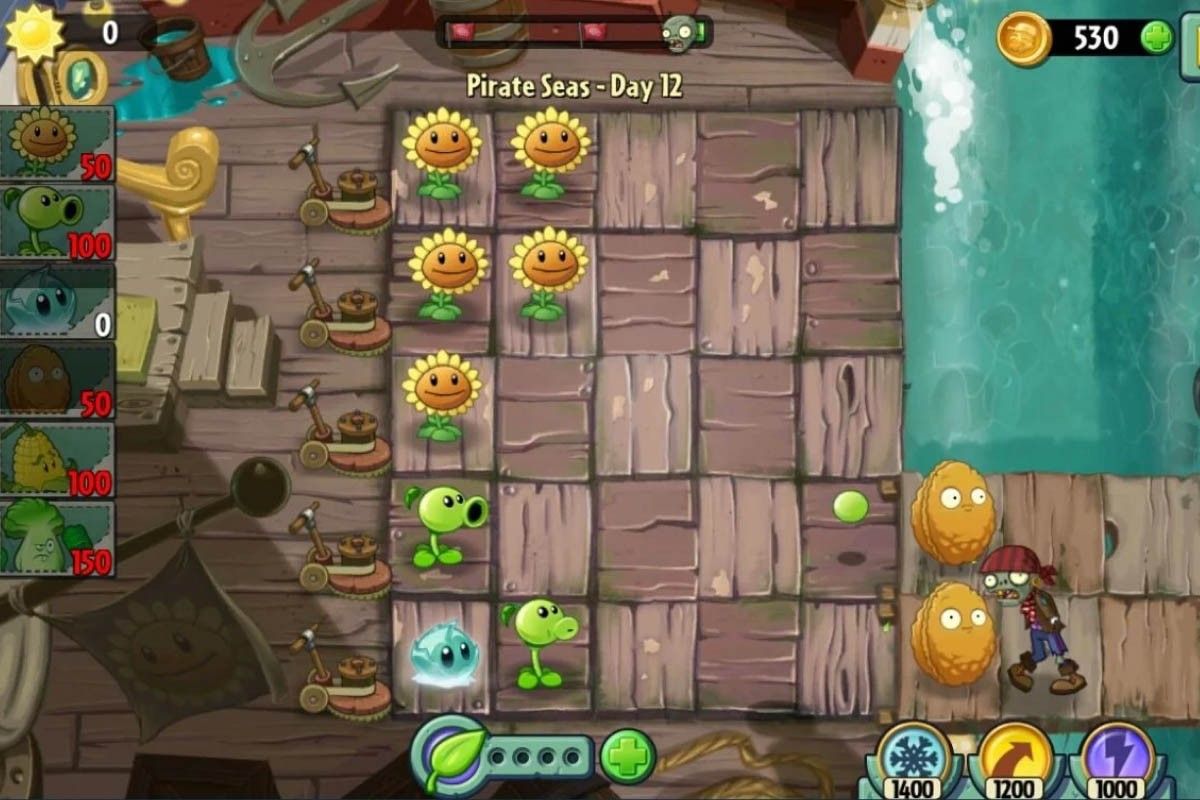Select the Bonk Choy seed packet
The height and width of the screenshot is (800, 1200).
(57, 538)
